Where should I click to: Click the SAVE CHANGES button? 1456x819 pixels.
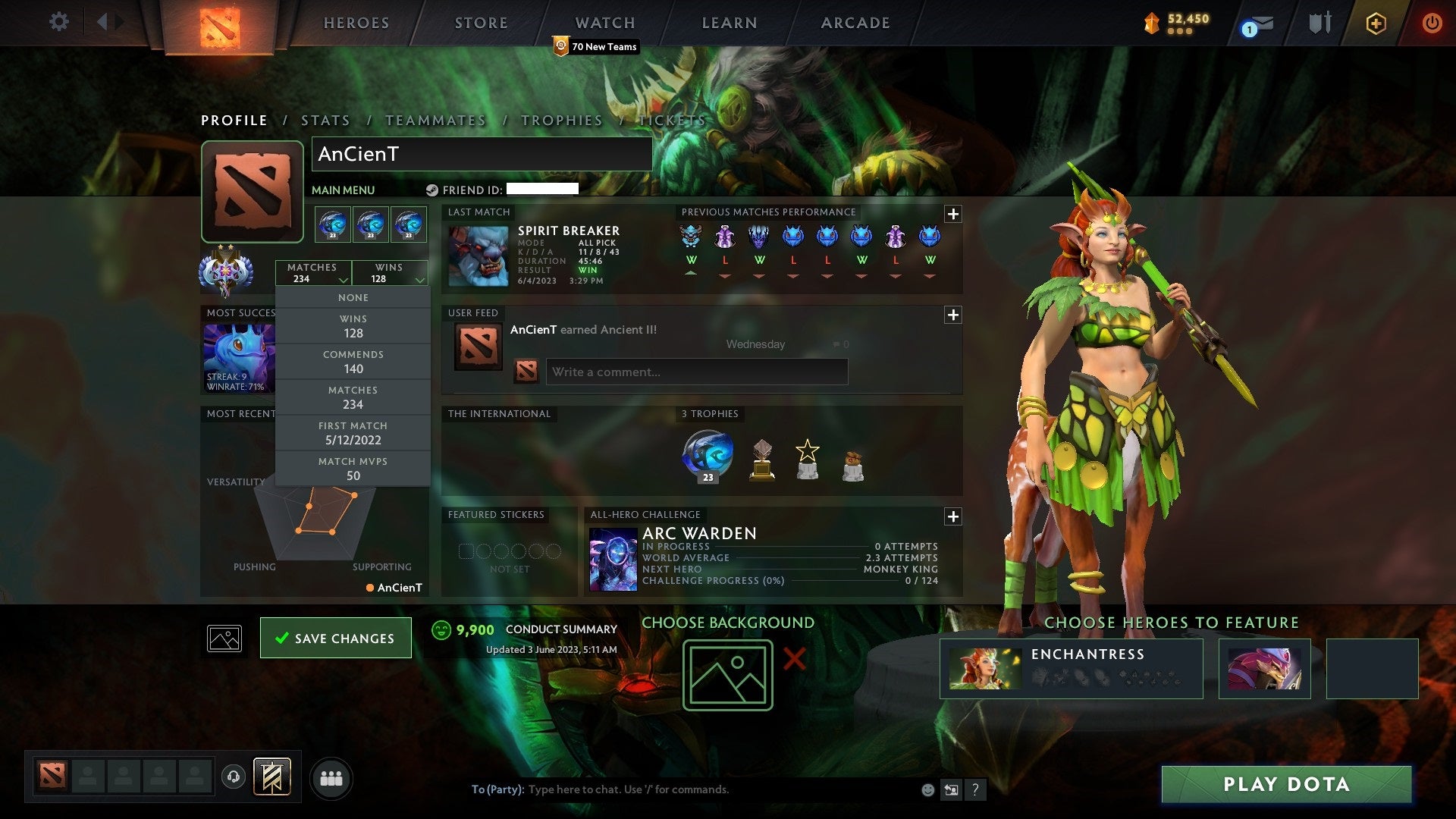[336, 638]
